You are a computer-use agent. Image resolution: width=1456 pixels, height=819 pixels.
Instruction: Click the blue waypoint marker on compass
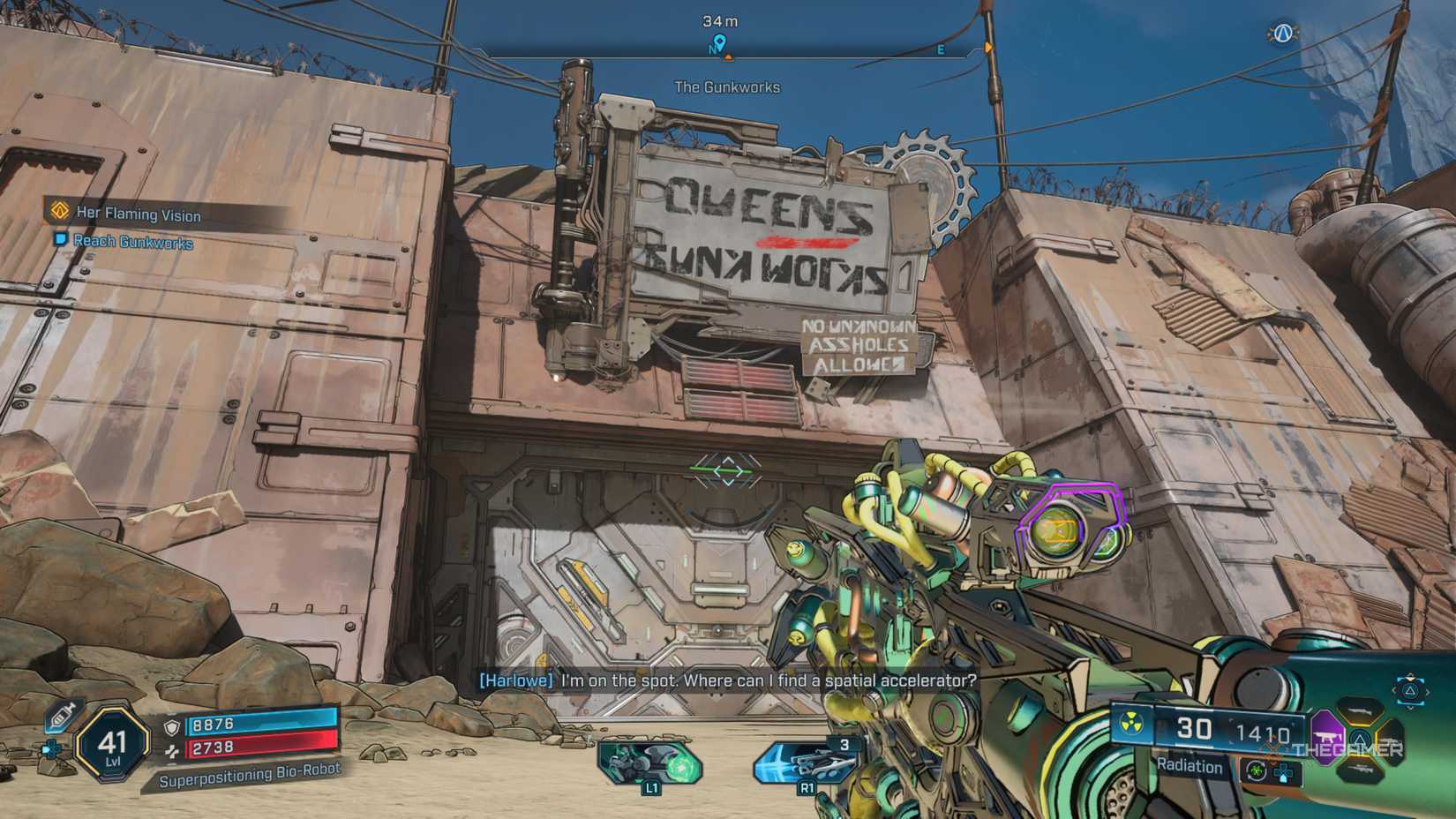pos(719,42)
